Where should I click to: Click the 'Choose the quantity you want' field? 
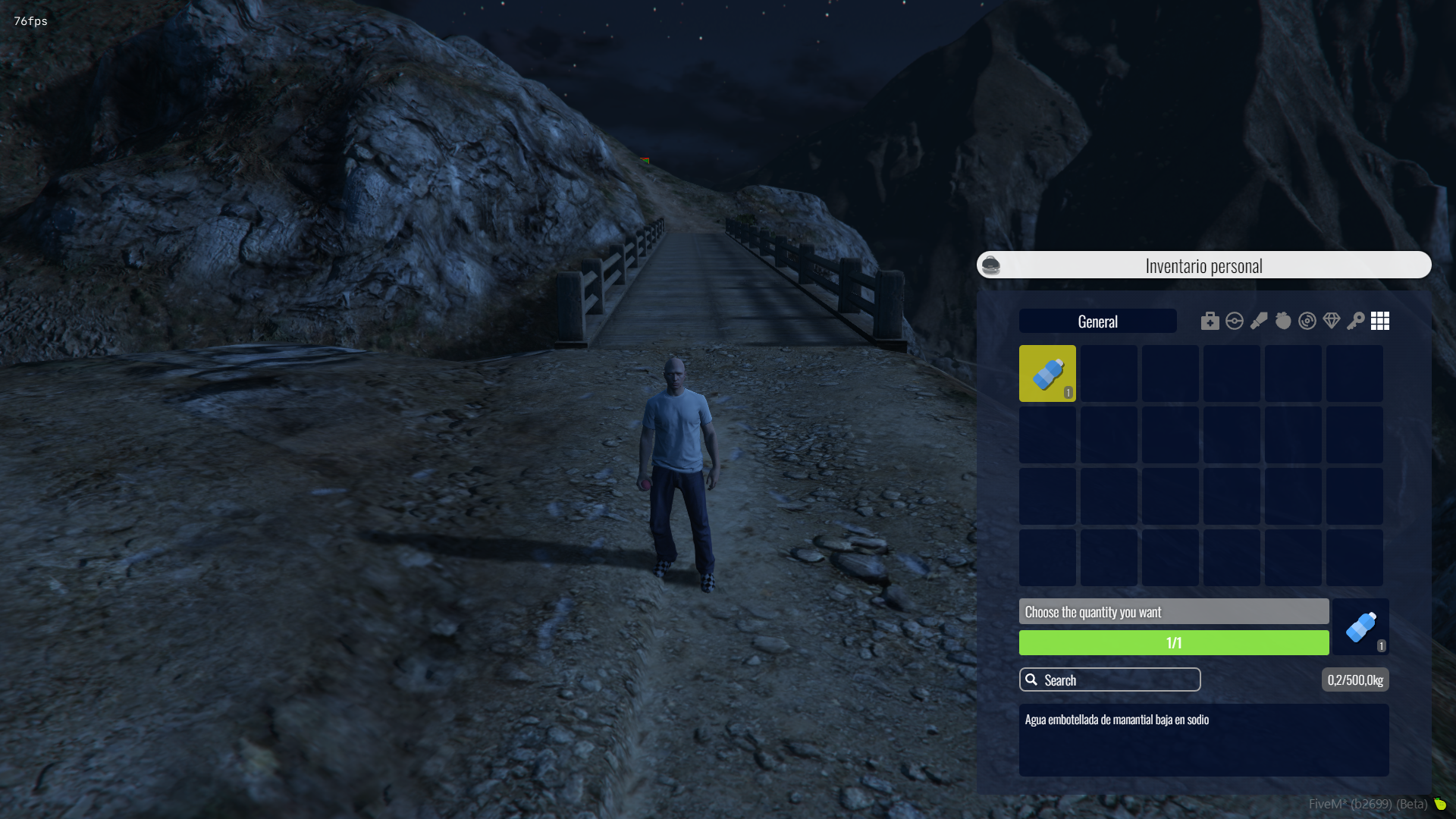tap(1173, 612)
